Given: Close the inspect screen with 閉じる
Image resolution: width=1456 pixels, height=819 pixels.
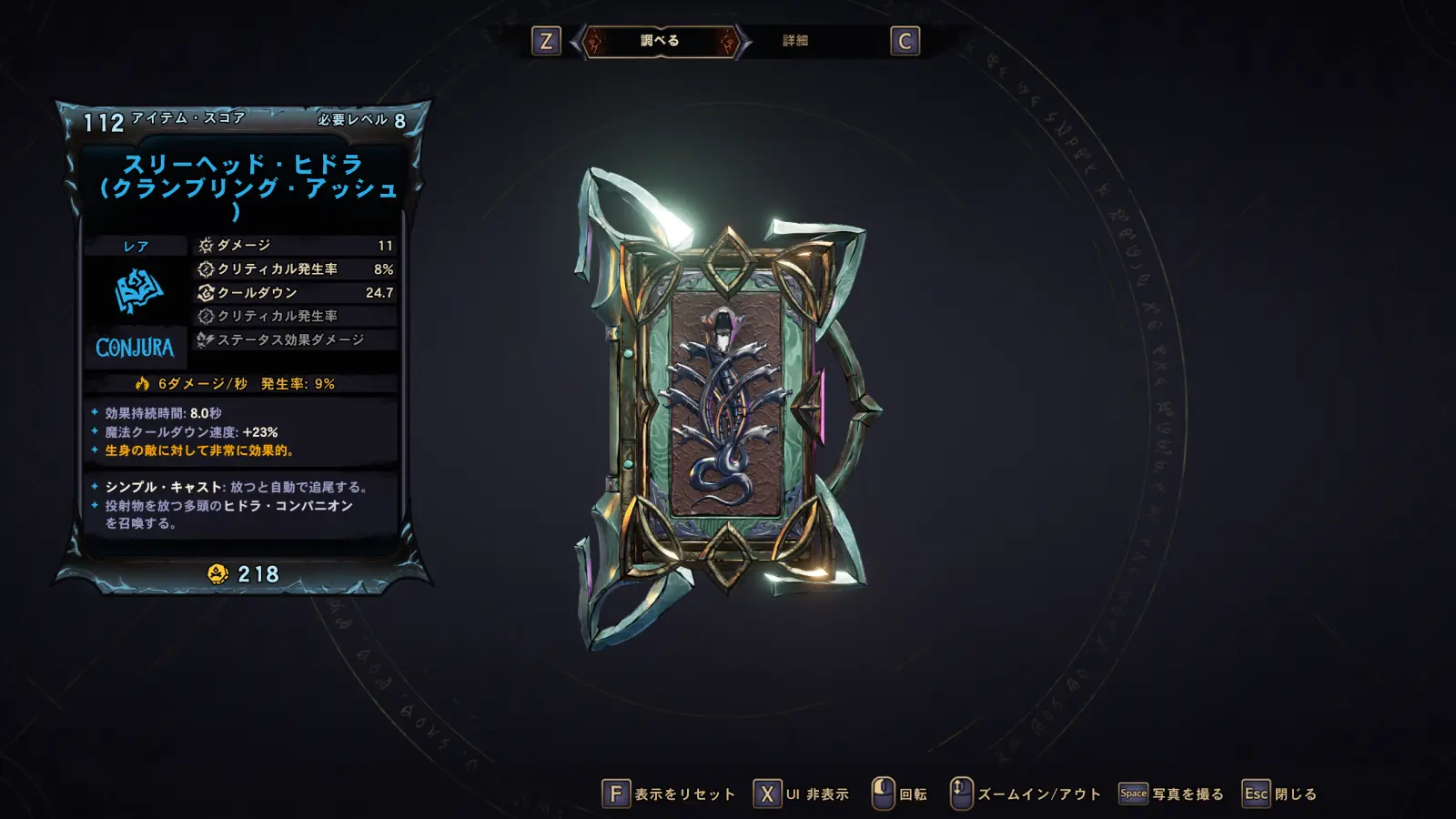Looking at the screenshot, I should pyautogui.click(x=1280, y=794).
